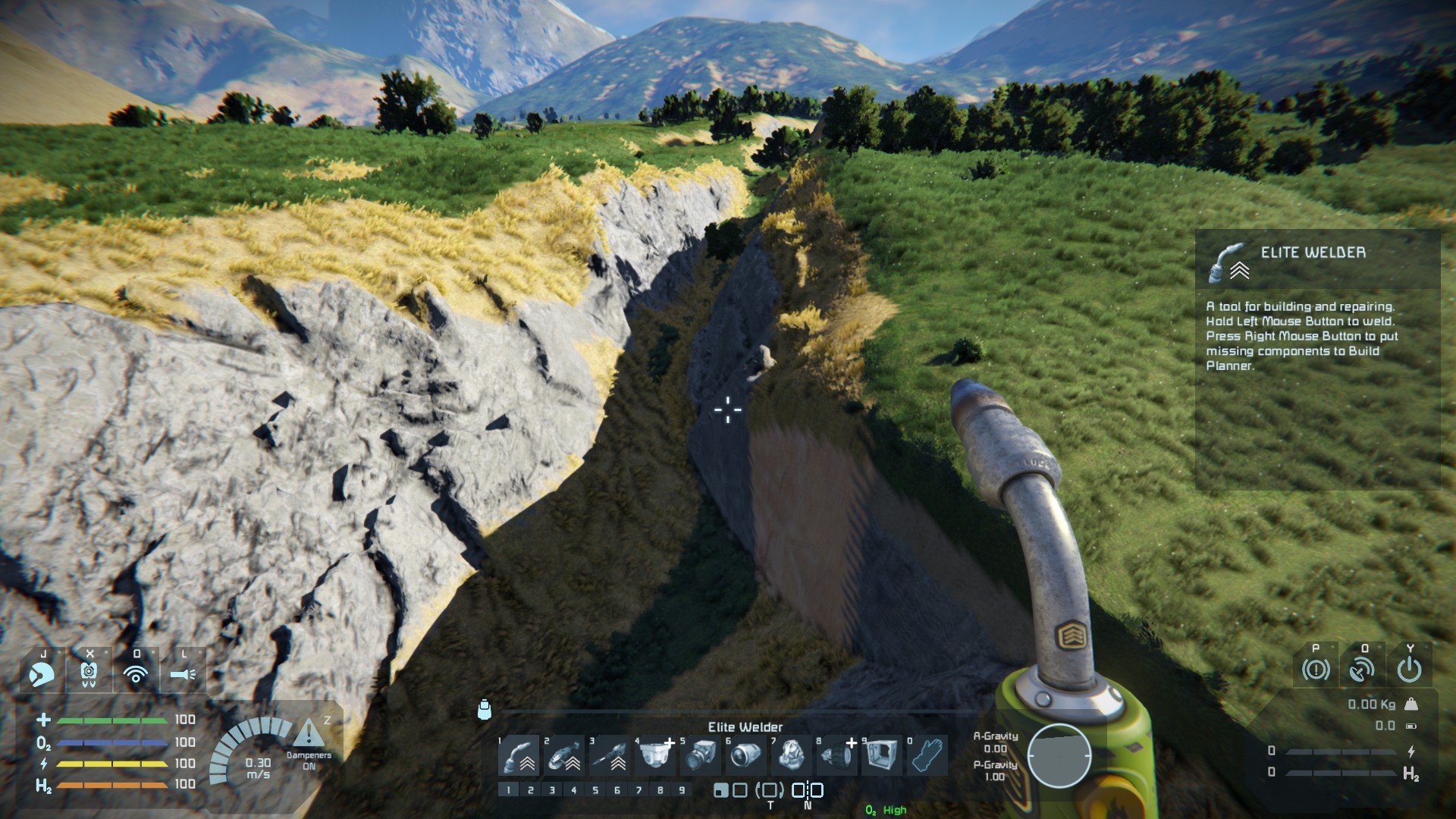Pick the camera block in slot 5
The width and height of the screenshot is (1456, 819).
pos(700,755)
